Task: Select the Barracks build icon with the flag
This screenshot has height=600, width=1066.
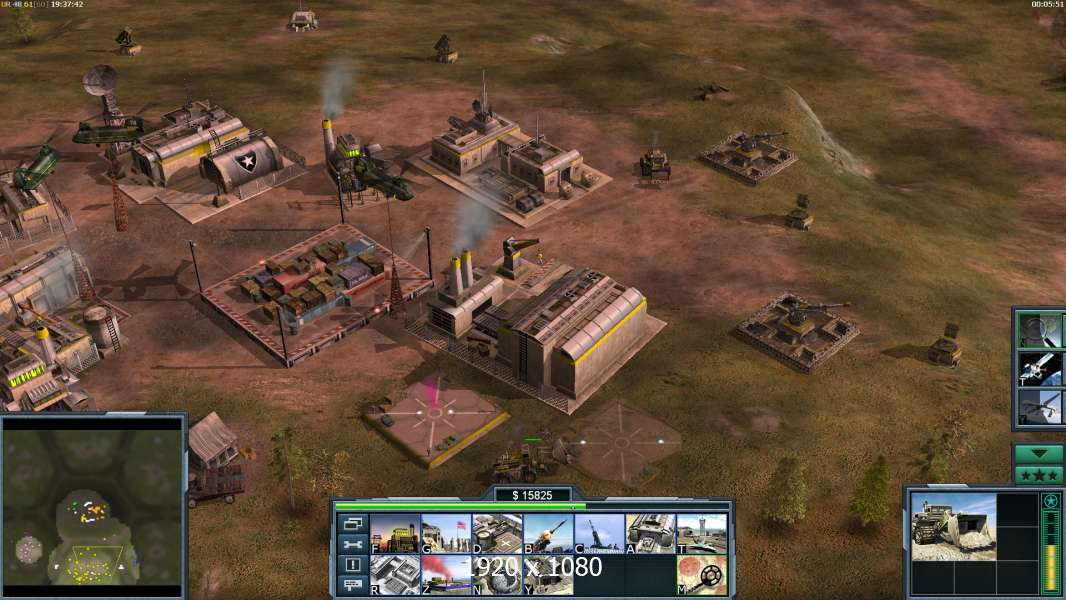Action: click(446, 534)
